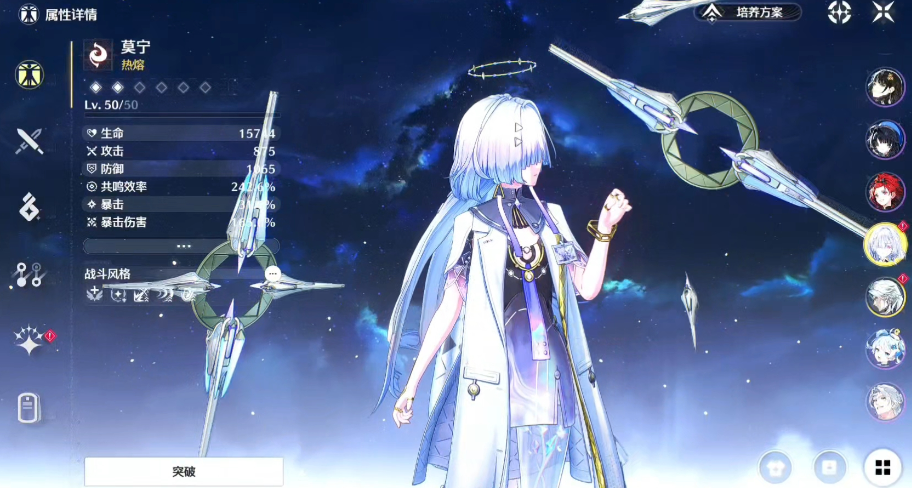The height and width of the screenshot is (488, 912).
Task: Open the 培养方案 training plan
Action: [x=750, y=12]
